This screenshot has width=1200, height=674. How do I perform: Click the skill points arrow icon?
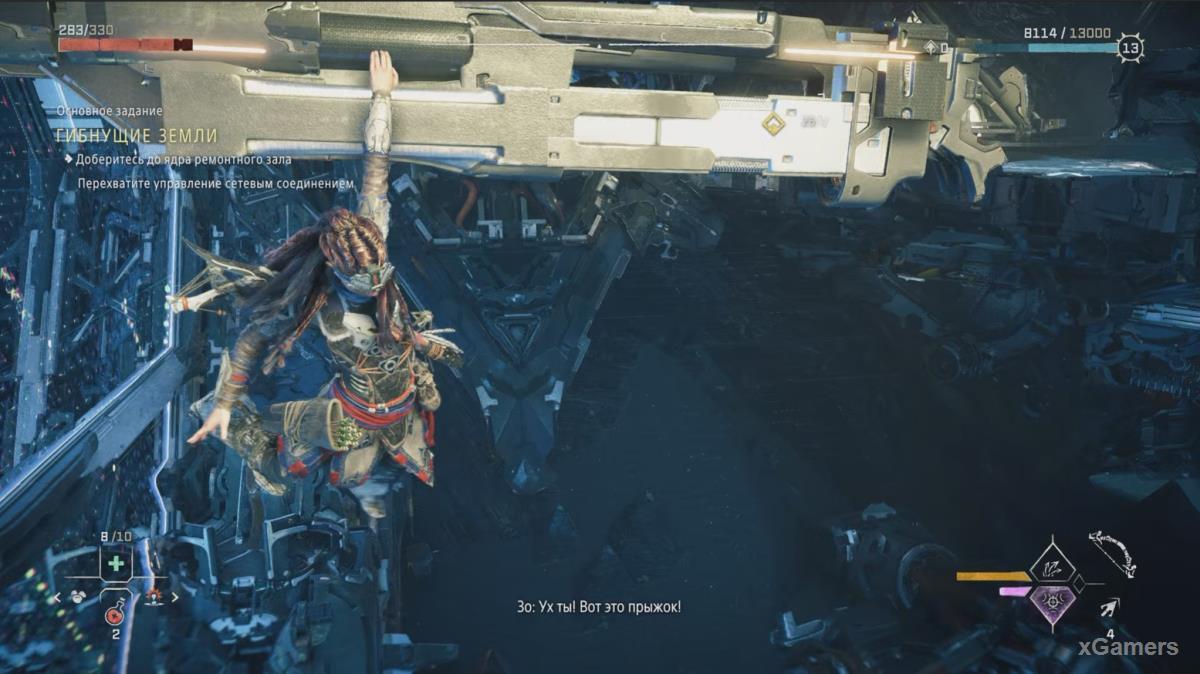[x=932, y=47]
